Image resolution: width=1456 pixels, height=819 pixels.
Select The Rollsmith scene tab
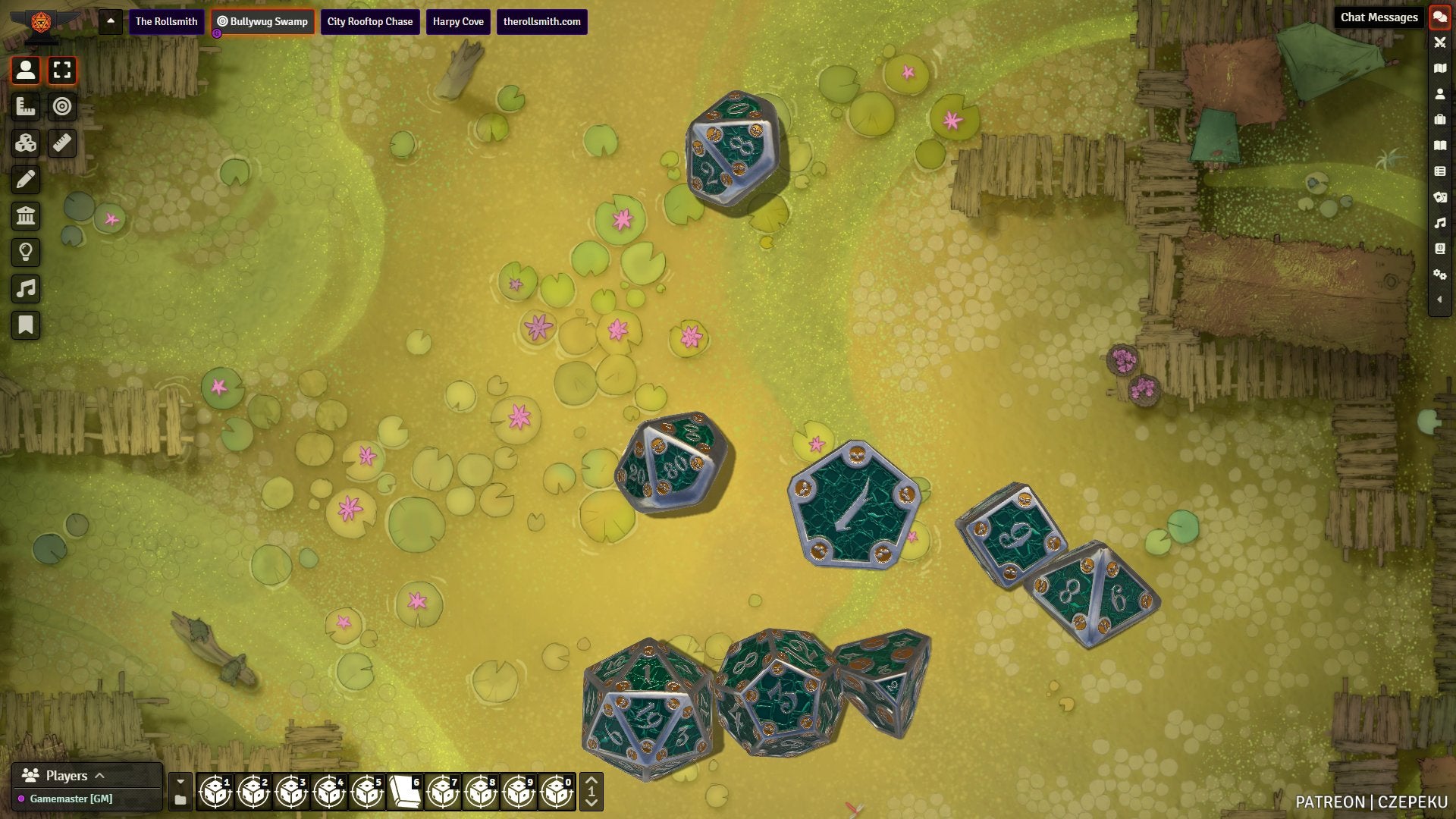pos(166,22)
